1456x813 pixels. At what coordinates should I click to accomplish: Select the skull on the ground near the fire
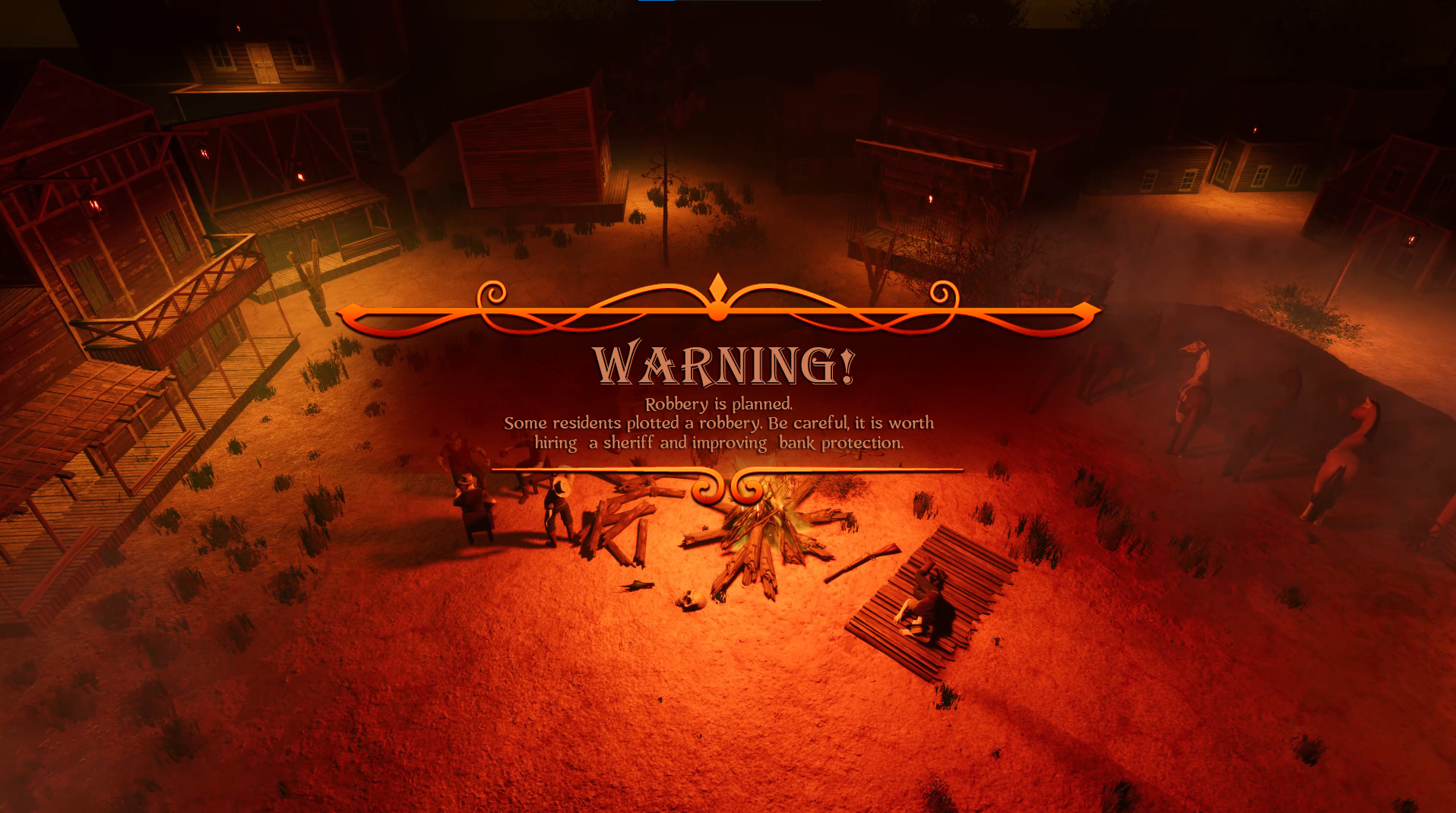[690, 600]
